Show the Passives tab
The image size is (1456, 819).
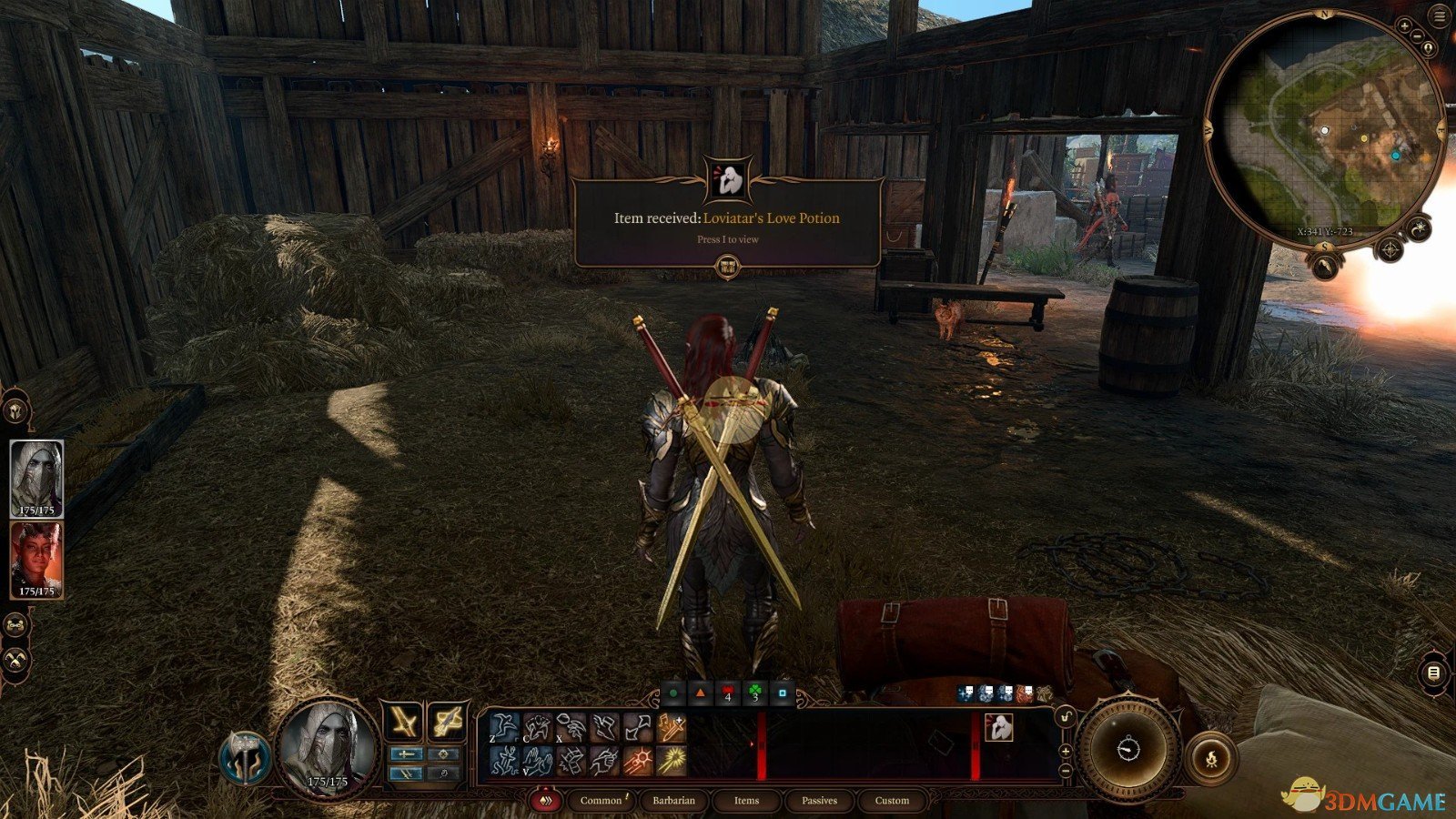(819, 801)
